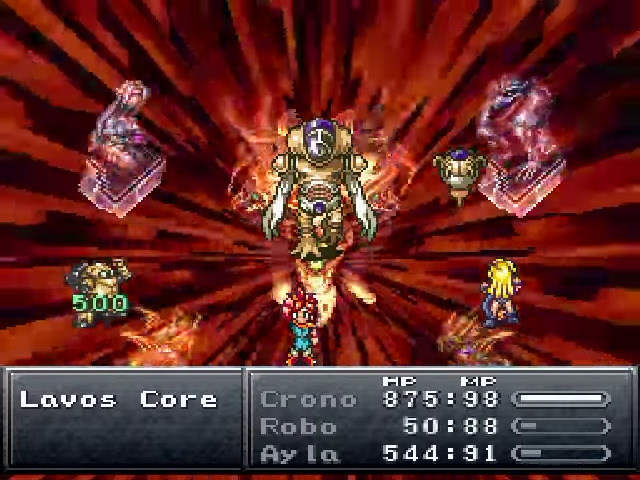Select the Lavos Core enemy name entry

[119, 400]
